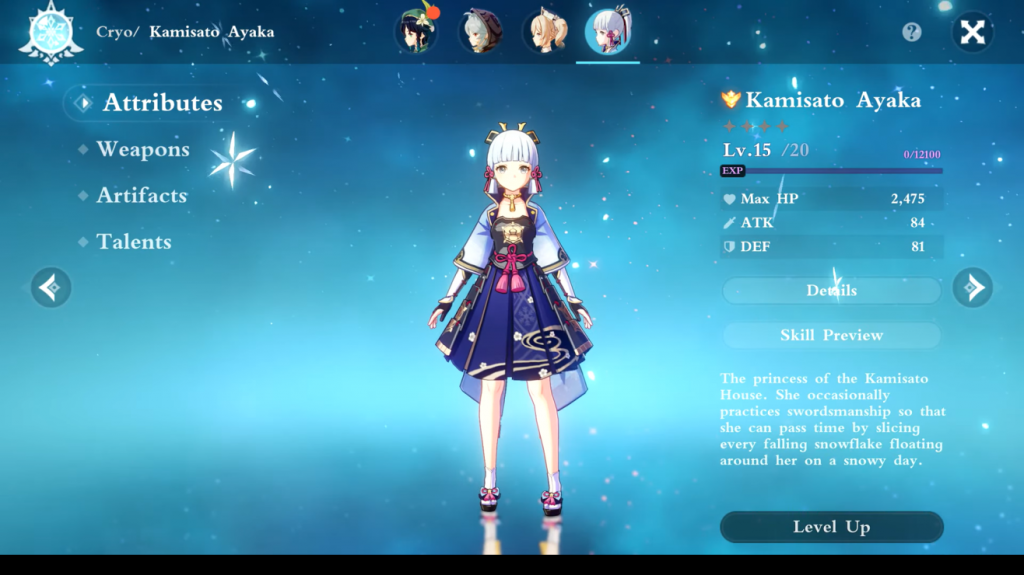Show the Talents page
1024x575 pixels.
click(x=134, y=242)
